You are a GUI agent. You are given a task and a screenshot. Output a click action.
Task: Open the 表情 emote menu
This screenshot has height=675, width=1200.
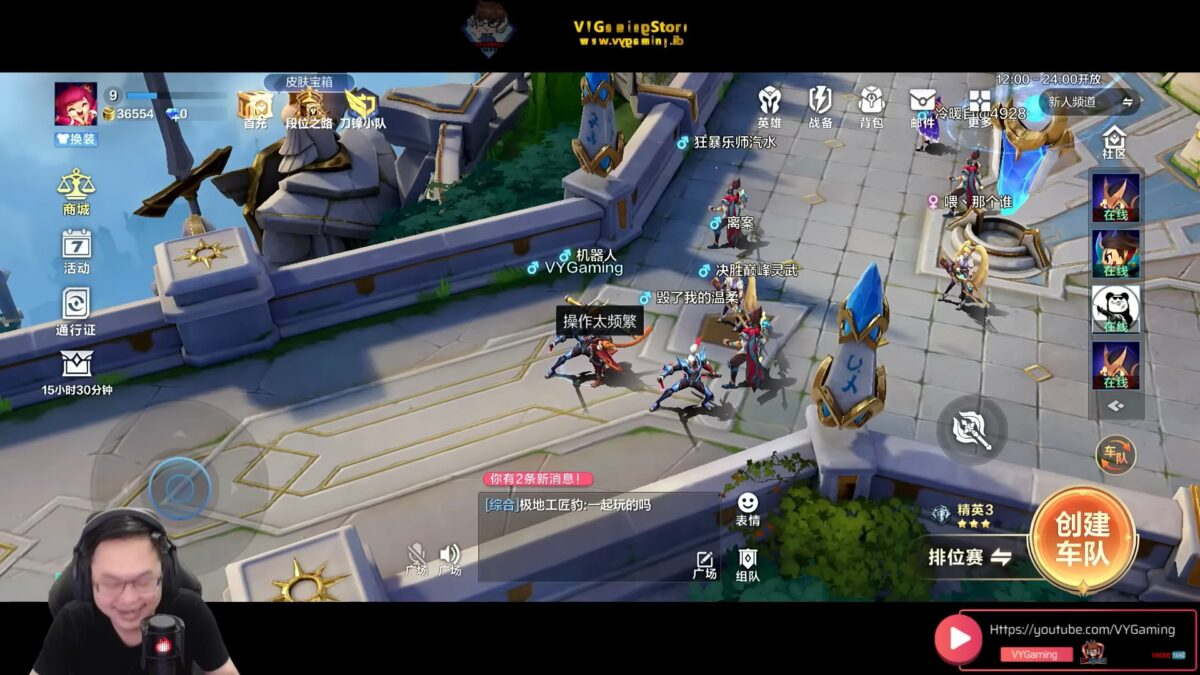tap(747, 508)
